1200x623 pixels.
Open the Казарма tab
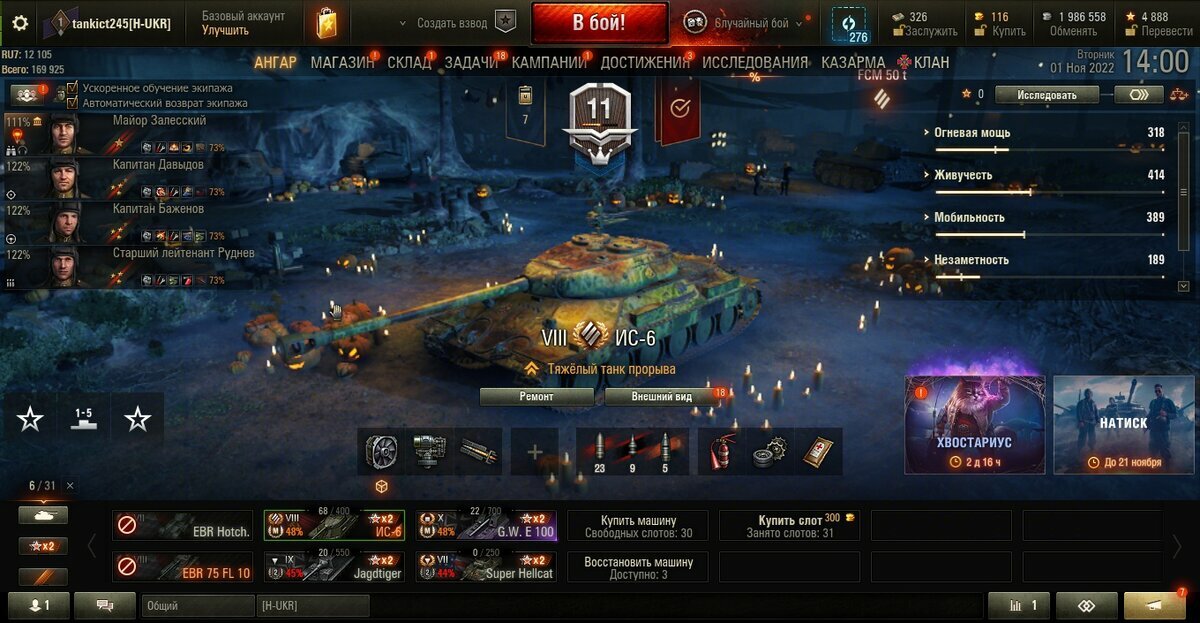point(853,62)
